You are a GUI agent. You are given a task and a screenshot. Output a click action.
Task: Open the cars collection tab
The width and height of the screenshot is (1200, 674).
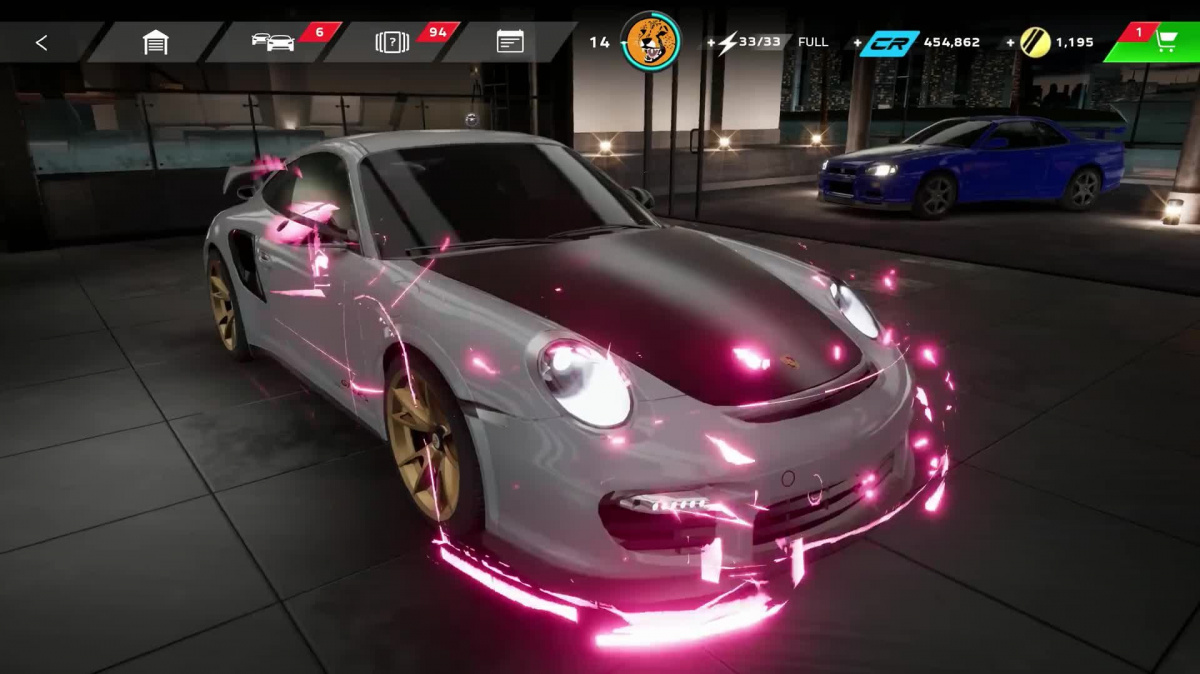tap(273, 42)
